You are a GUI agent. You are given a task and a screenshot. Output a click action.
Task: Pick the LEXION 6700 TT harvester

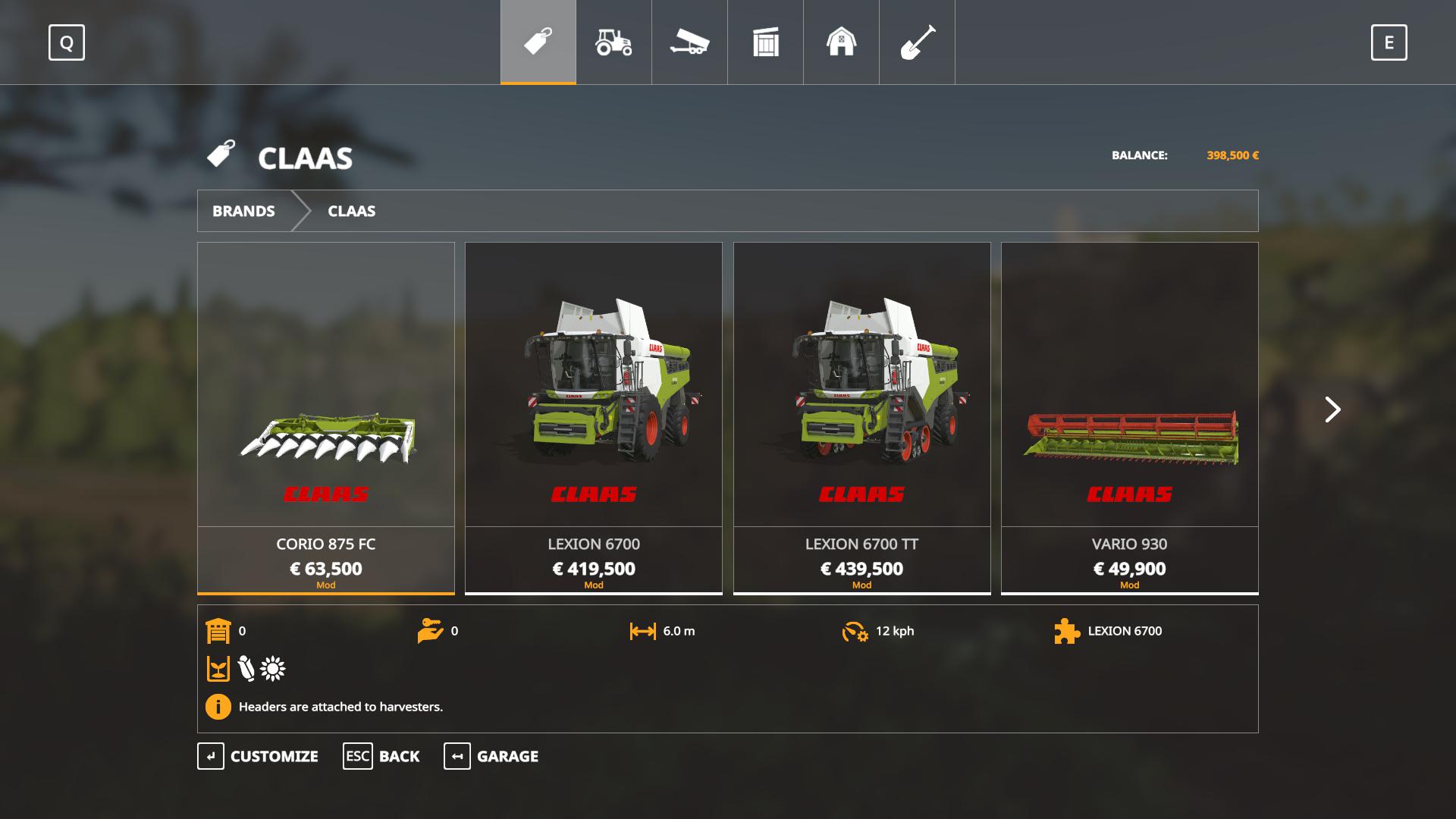click(861, 417)
